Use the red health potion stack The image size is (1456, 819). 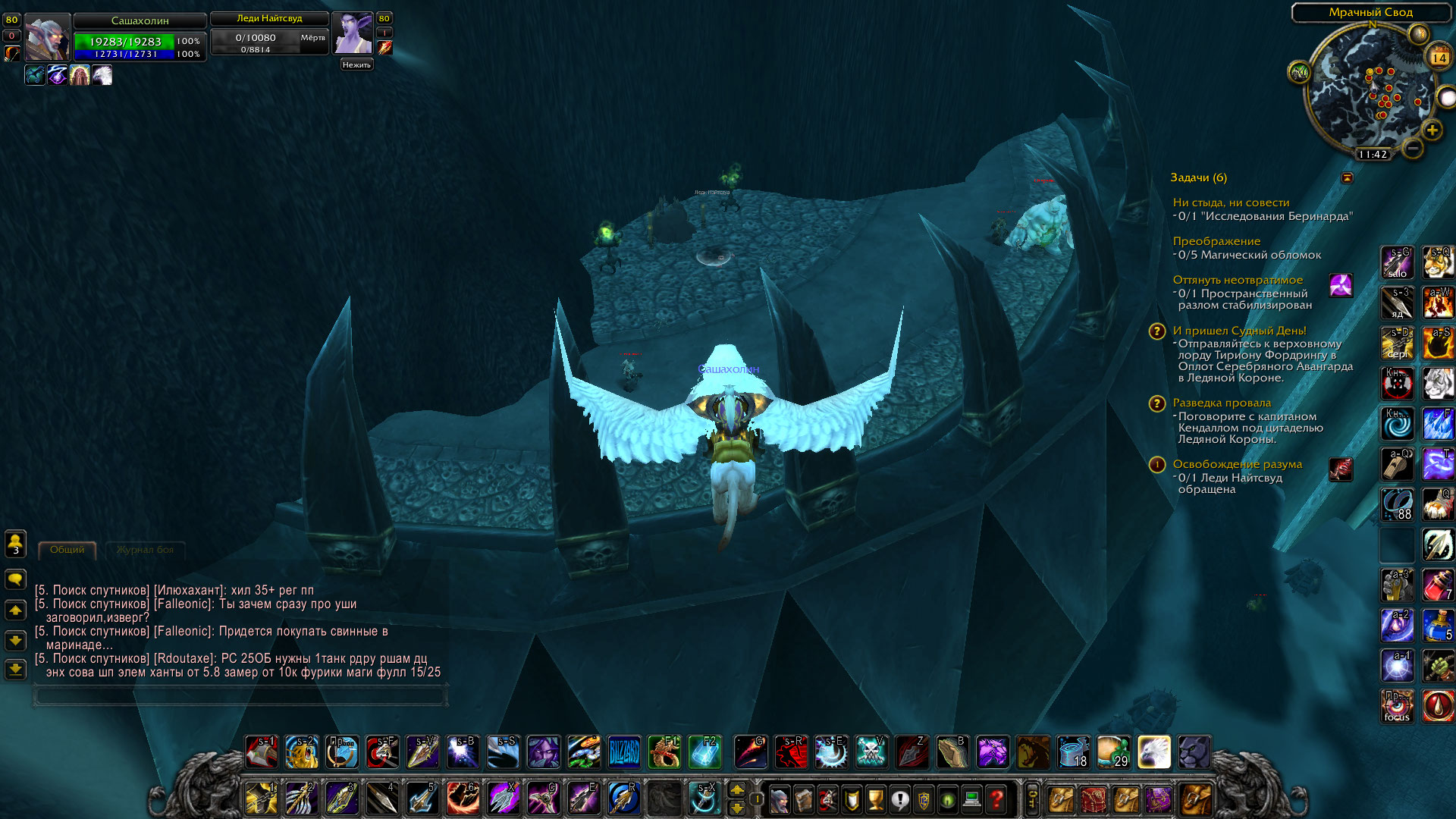pos(1438,585)
